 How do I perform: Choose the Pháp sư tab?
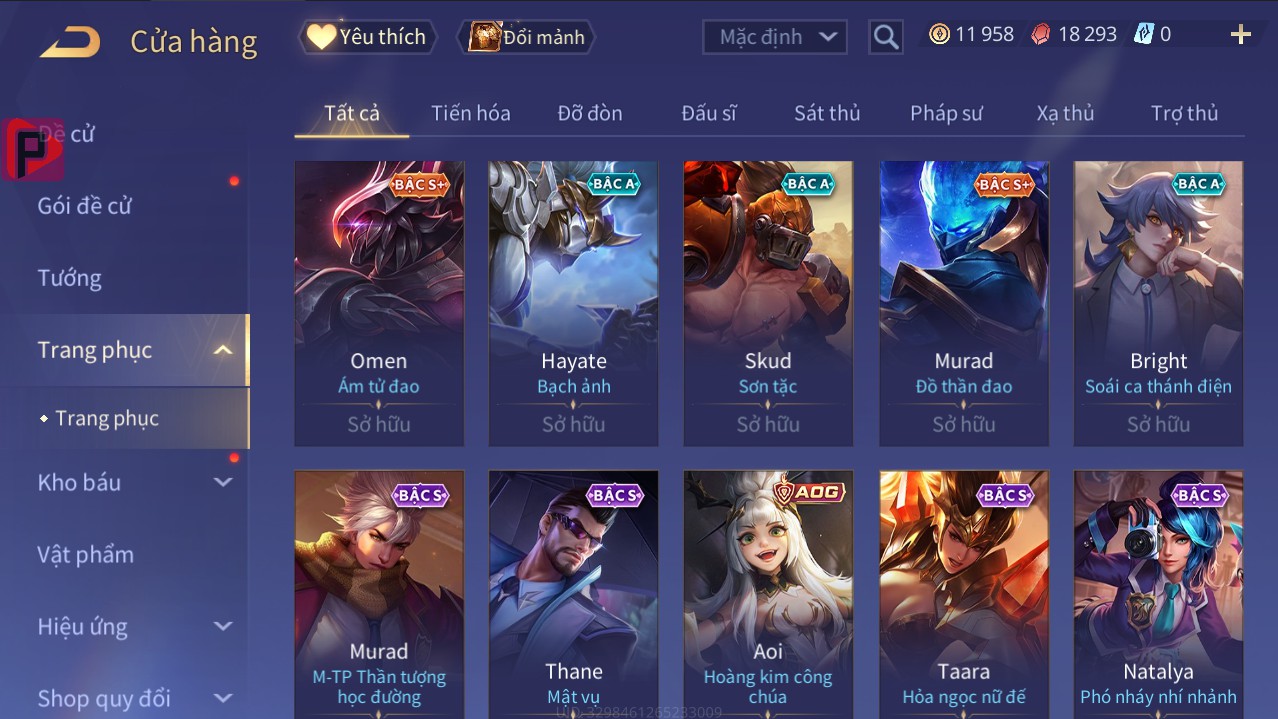coord(946,113)
